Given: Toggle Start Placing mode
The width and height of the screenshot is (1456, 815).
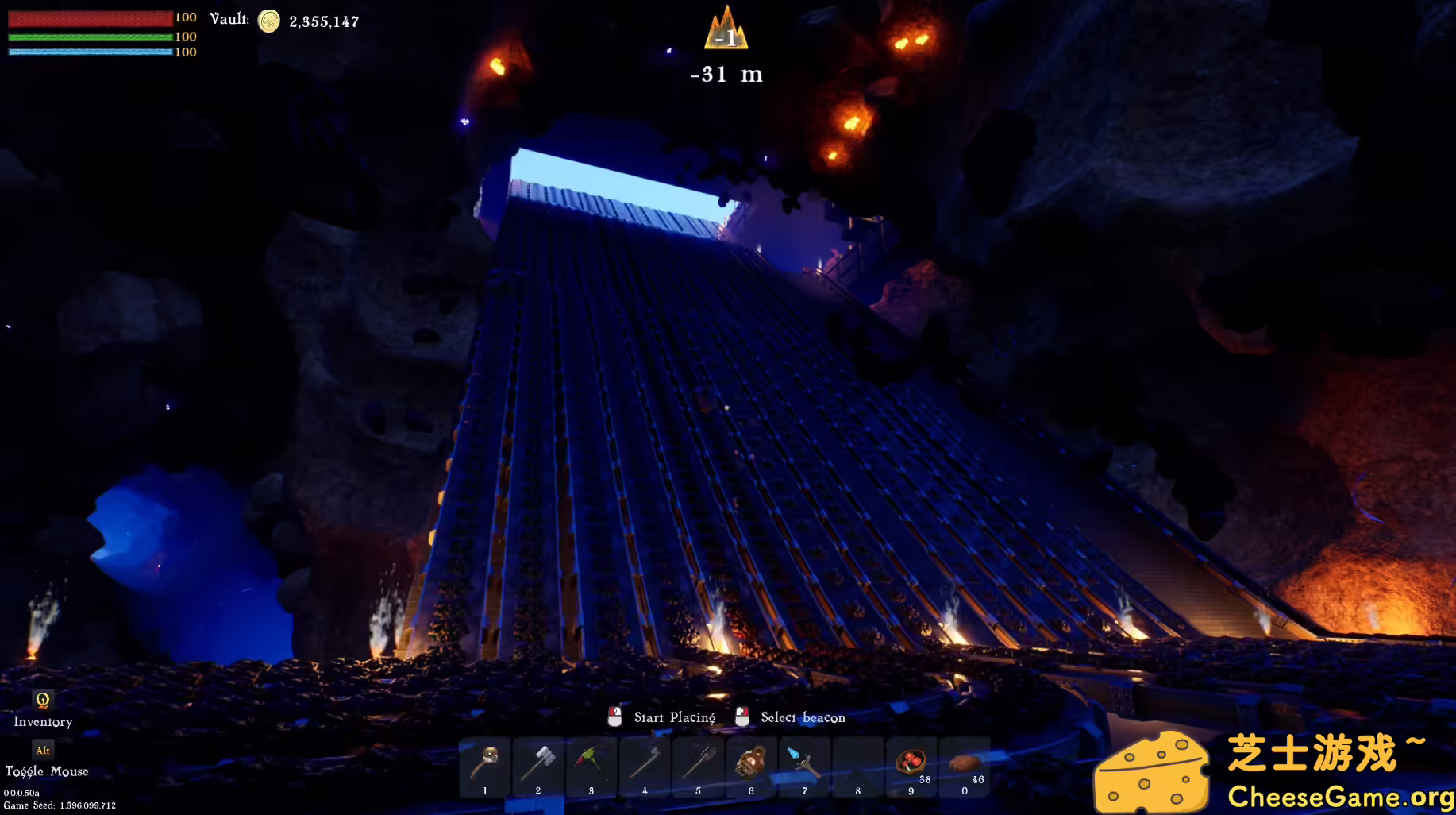Looking at the screenshot, I should [x=615, y=717].
